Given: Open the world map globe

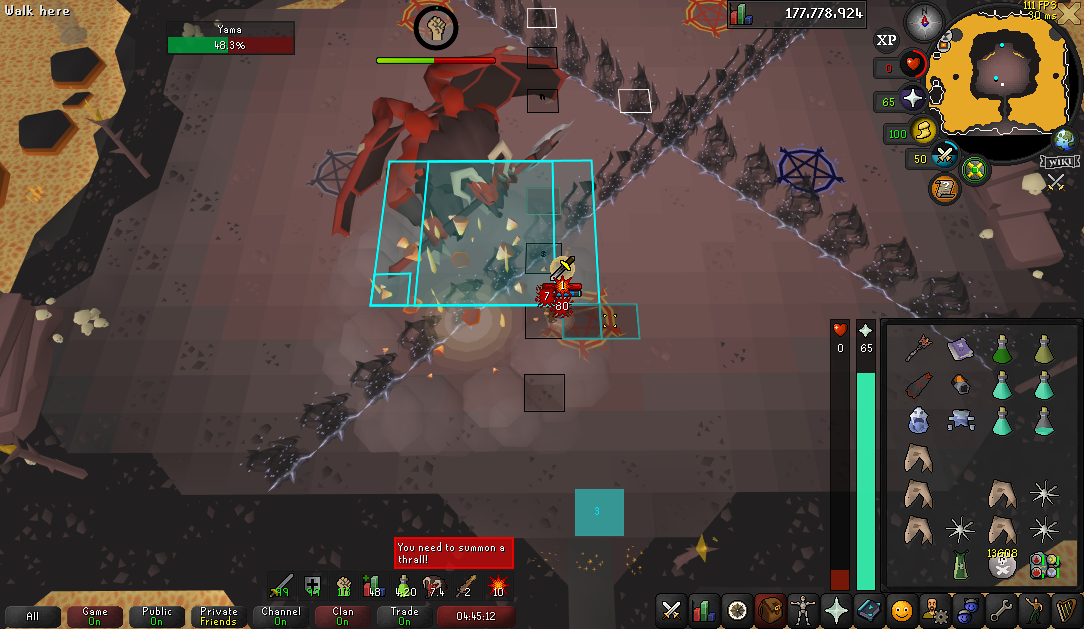Looking at the screenshot, I should pos(1064,141).
